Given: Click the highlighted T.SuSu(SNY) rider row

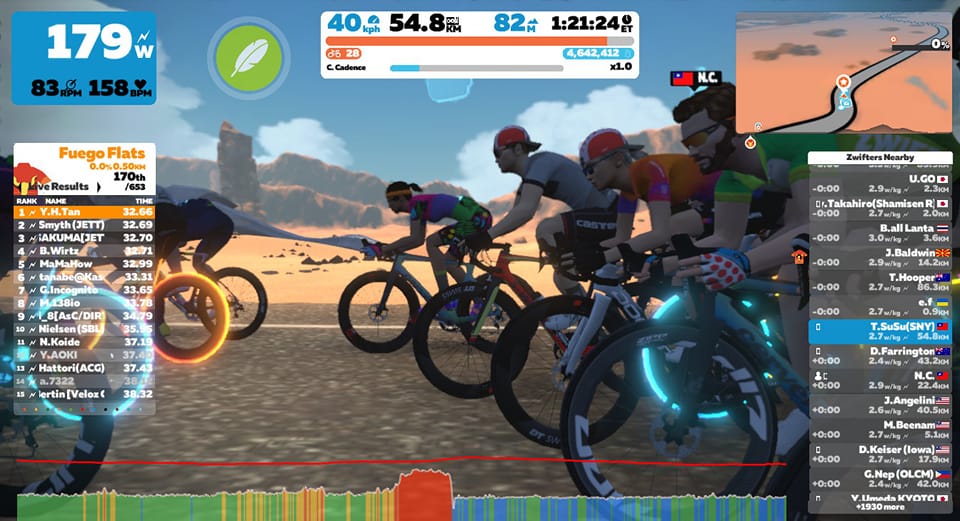Looking at the screenshot, I should [x=880, y=332].
